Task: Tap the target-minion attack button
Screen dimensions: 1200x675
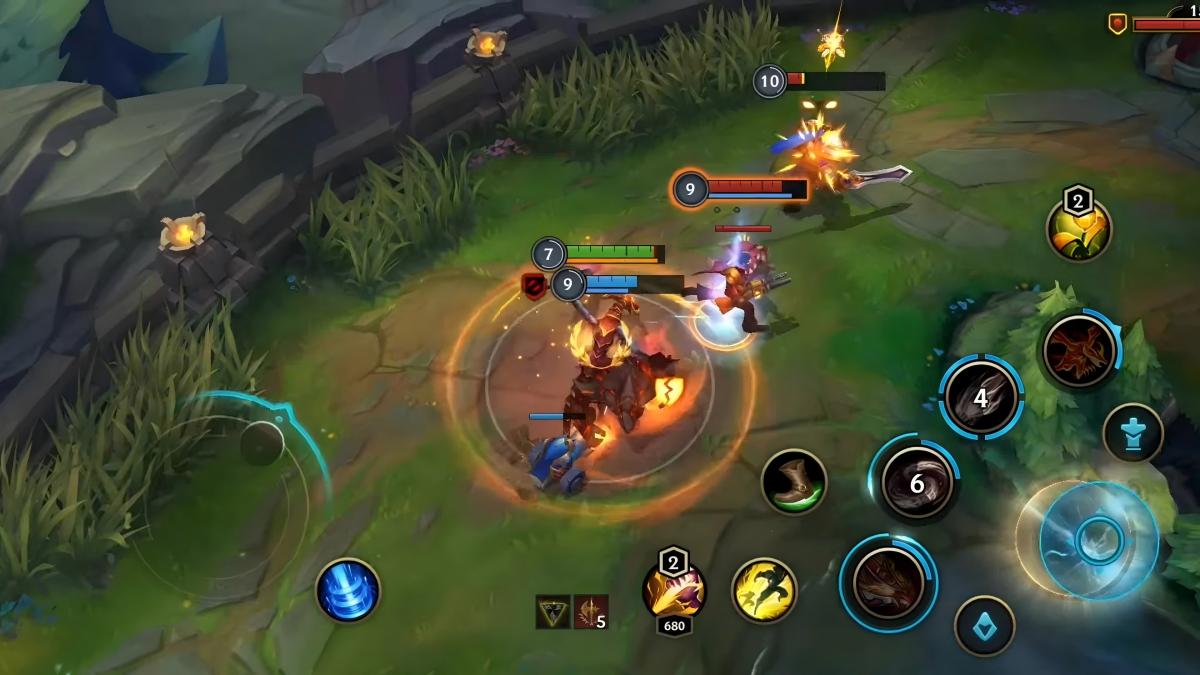Action: [984, 625]
